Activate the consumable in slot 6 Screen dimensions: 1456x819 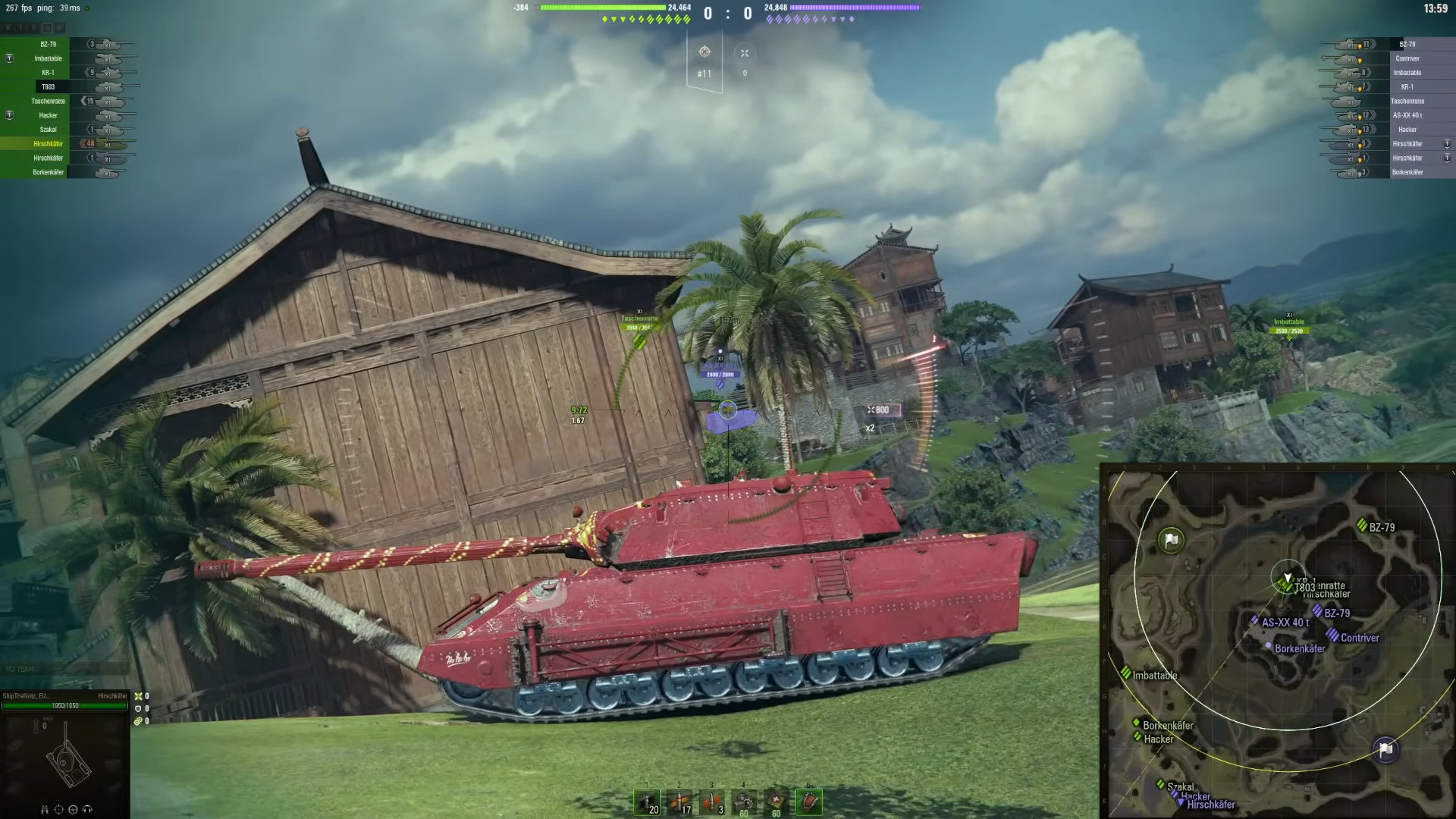808,801
